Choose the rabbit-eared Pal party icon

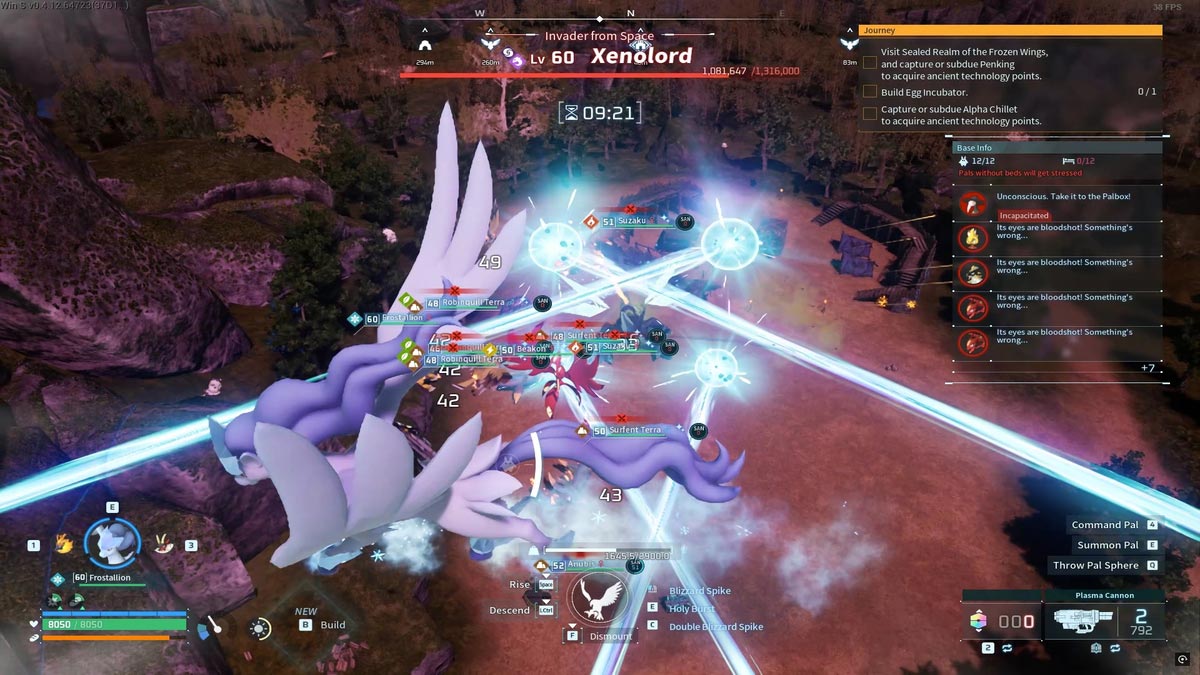point(161,544)
